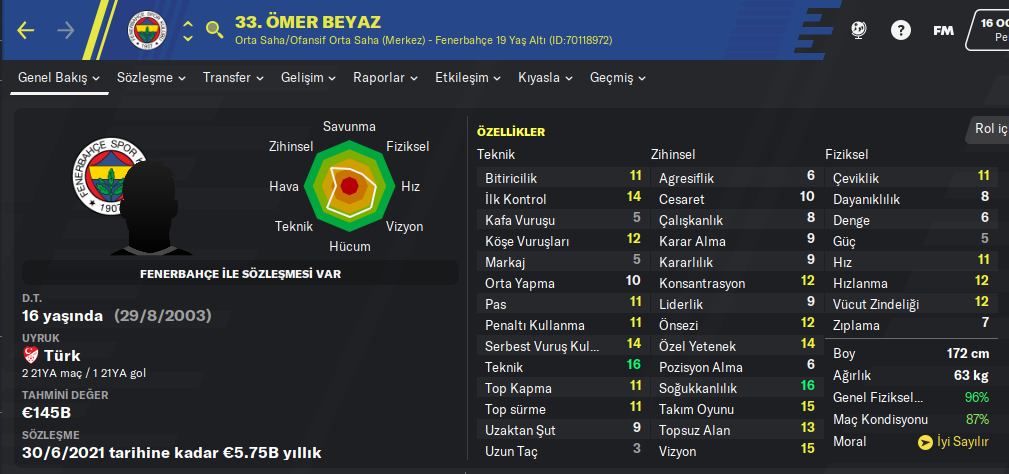Go back with the left arrow
The height and width of the screenshot is (474, 1009).
coord(26,31)
